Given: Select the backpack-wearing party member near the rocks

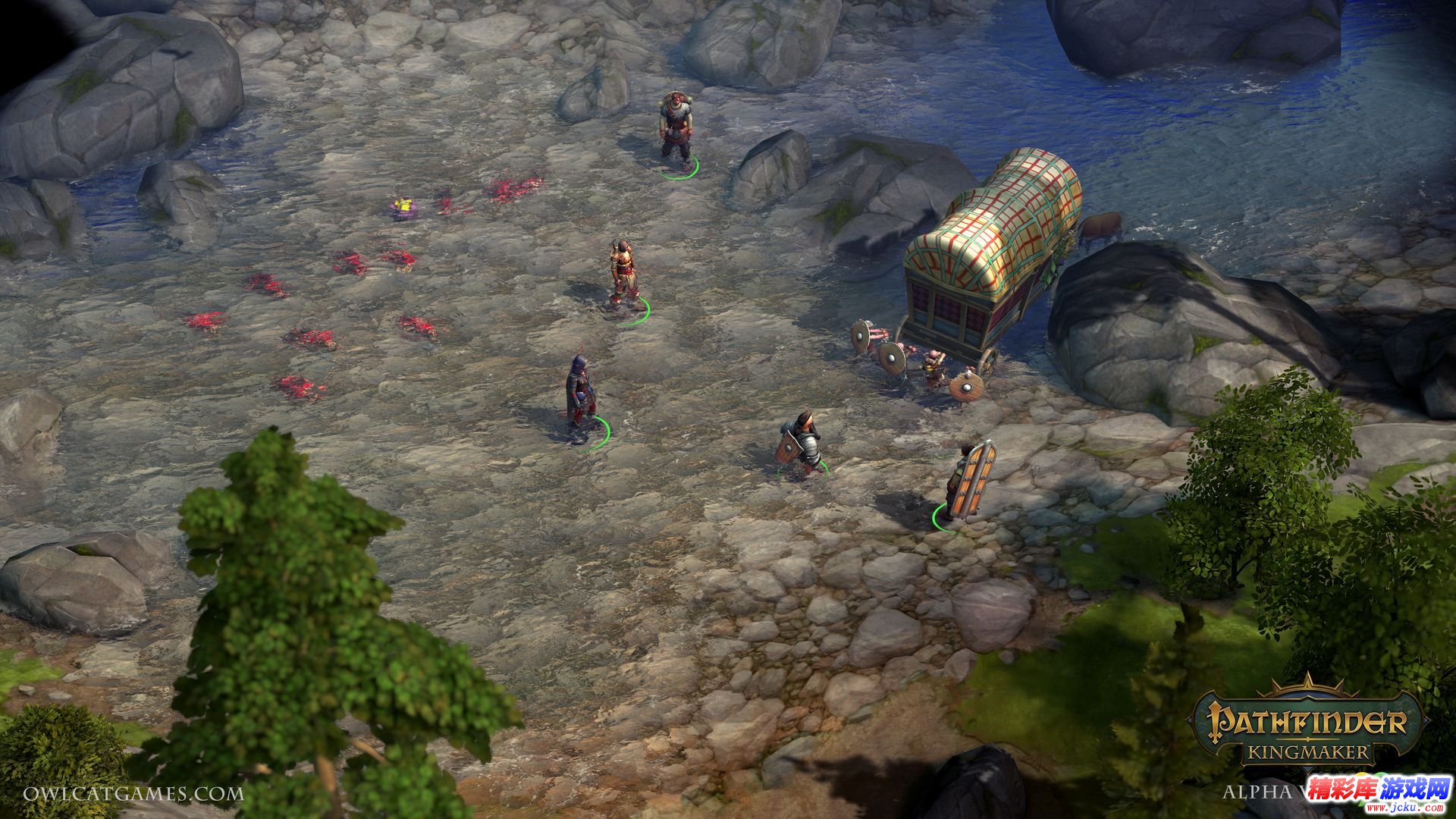Looking at the screenshot, I should point(673,129).
